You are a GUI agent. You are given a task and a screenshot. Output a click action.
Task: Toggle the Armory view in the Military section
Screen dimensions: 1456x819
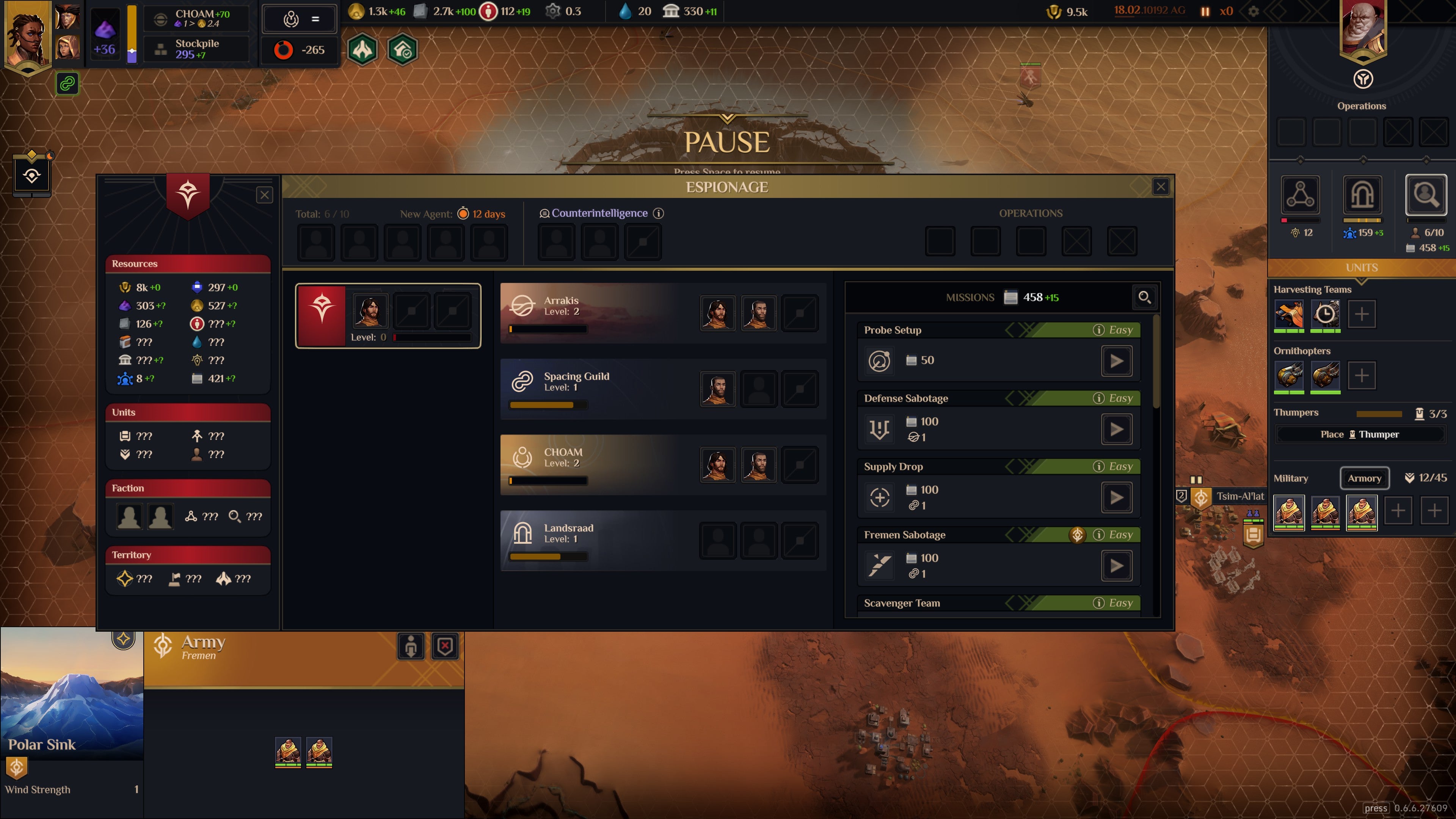point(1365,478)
